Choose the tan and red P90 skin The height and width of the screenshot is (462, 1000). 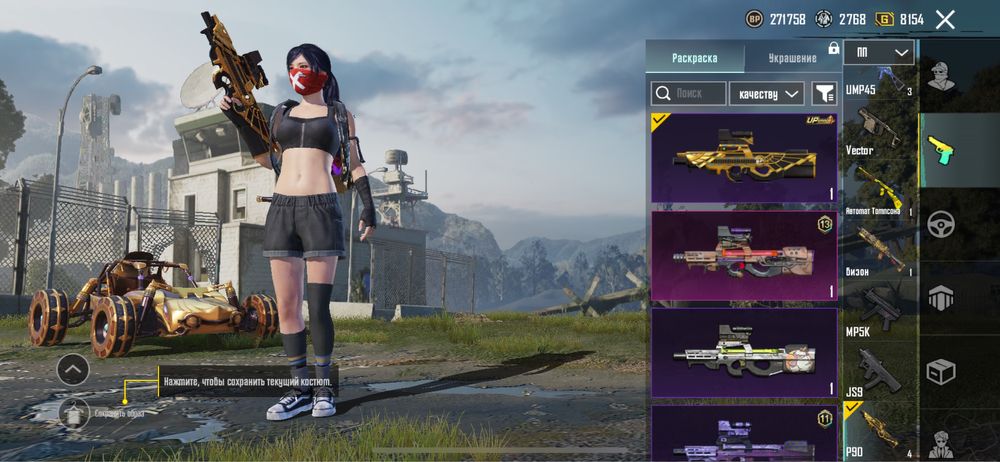pyautogui.click(x=744, y=256)
